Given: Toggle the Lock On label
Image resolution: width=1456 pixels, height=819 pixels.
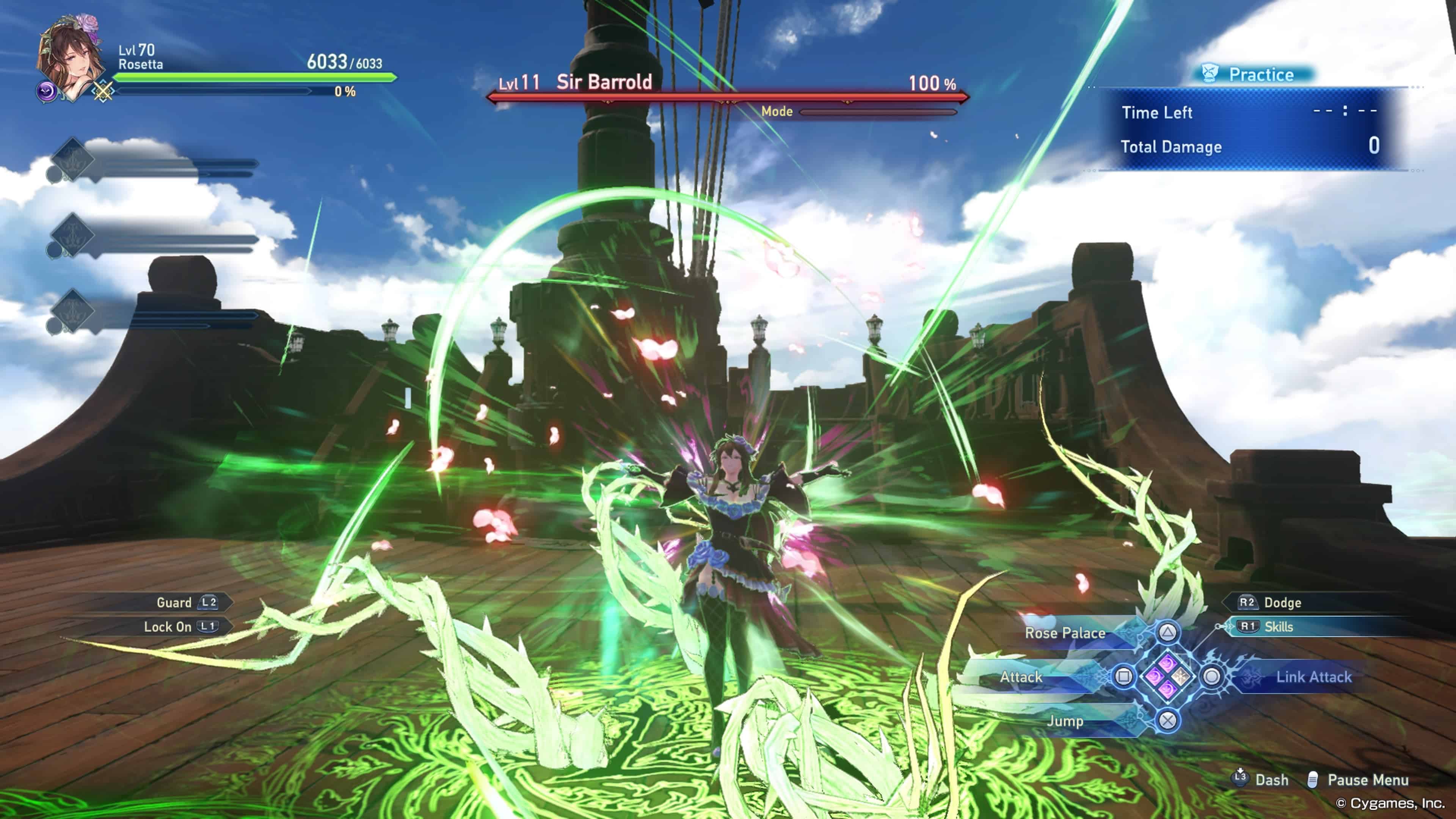Looking at the screenshot, I should point(167,627).
